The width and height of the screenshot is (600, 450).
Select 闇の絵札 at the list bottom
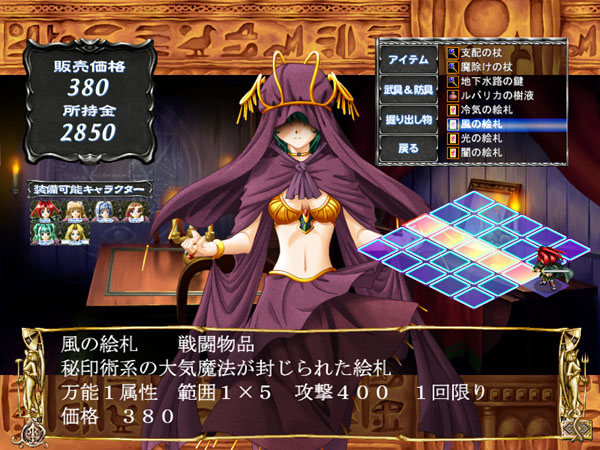click(491, 154)
